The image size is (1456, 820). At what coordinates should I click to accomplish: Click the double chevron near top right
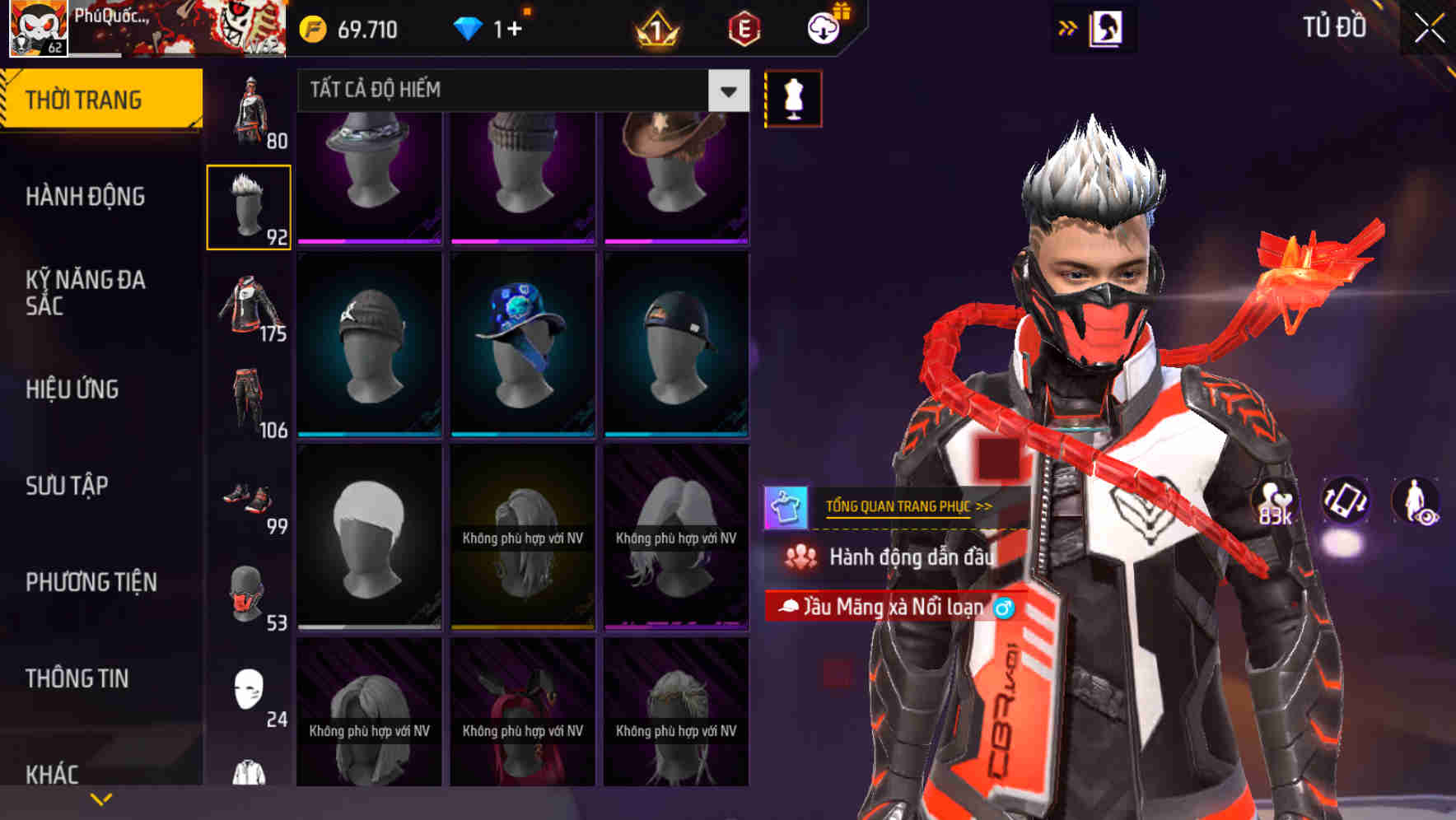tap(1068, 27)
